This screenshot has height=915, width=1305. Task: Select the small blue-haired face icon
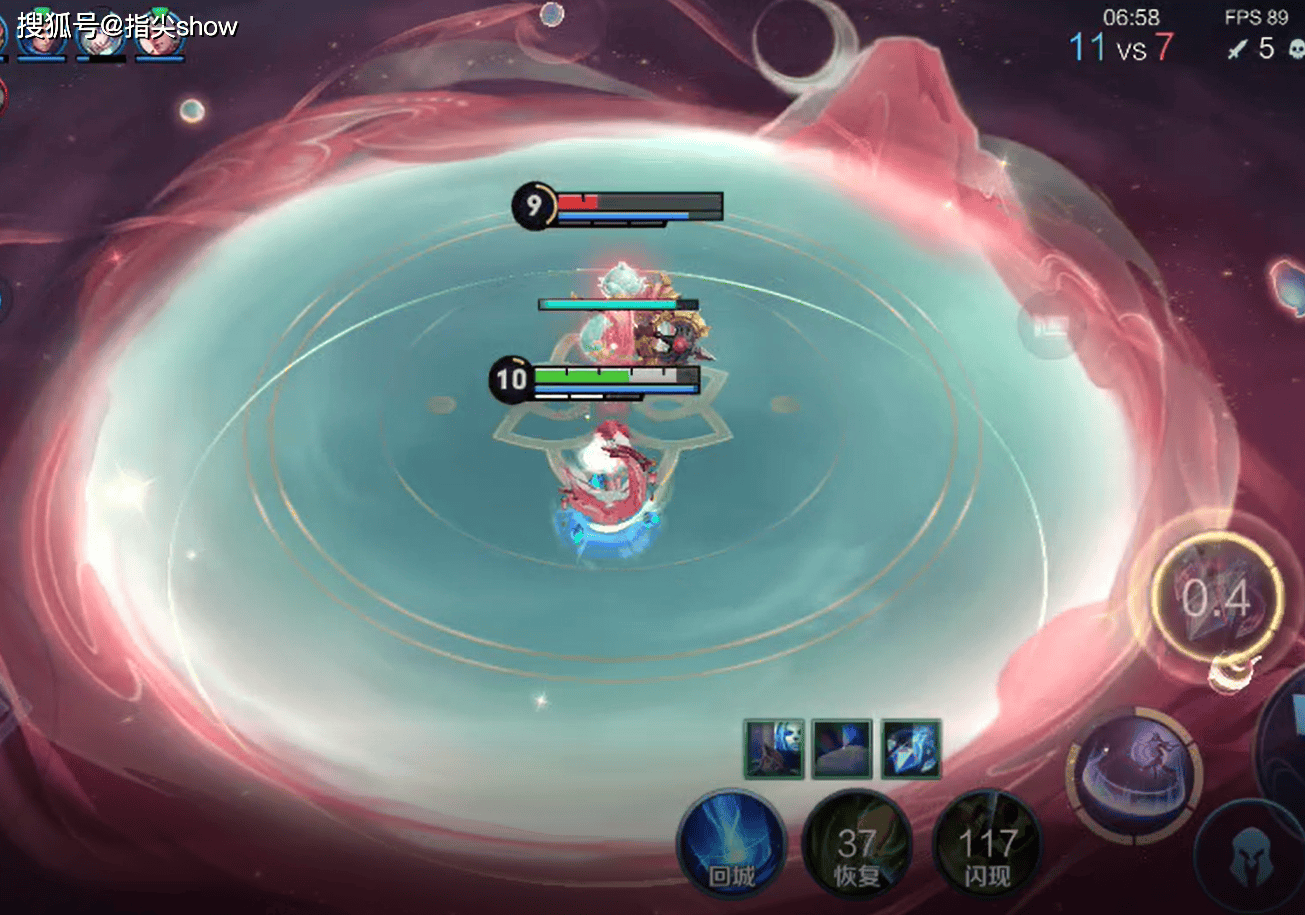pyautogui.click(x=773, y=749)
